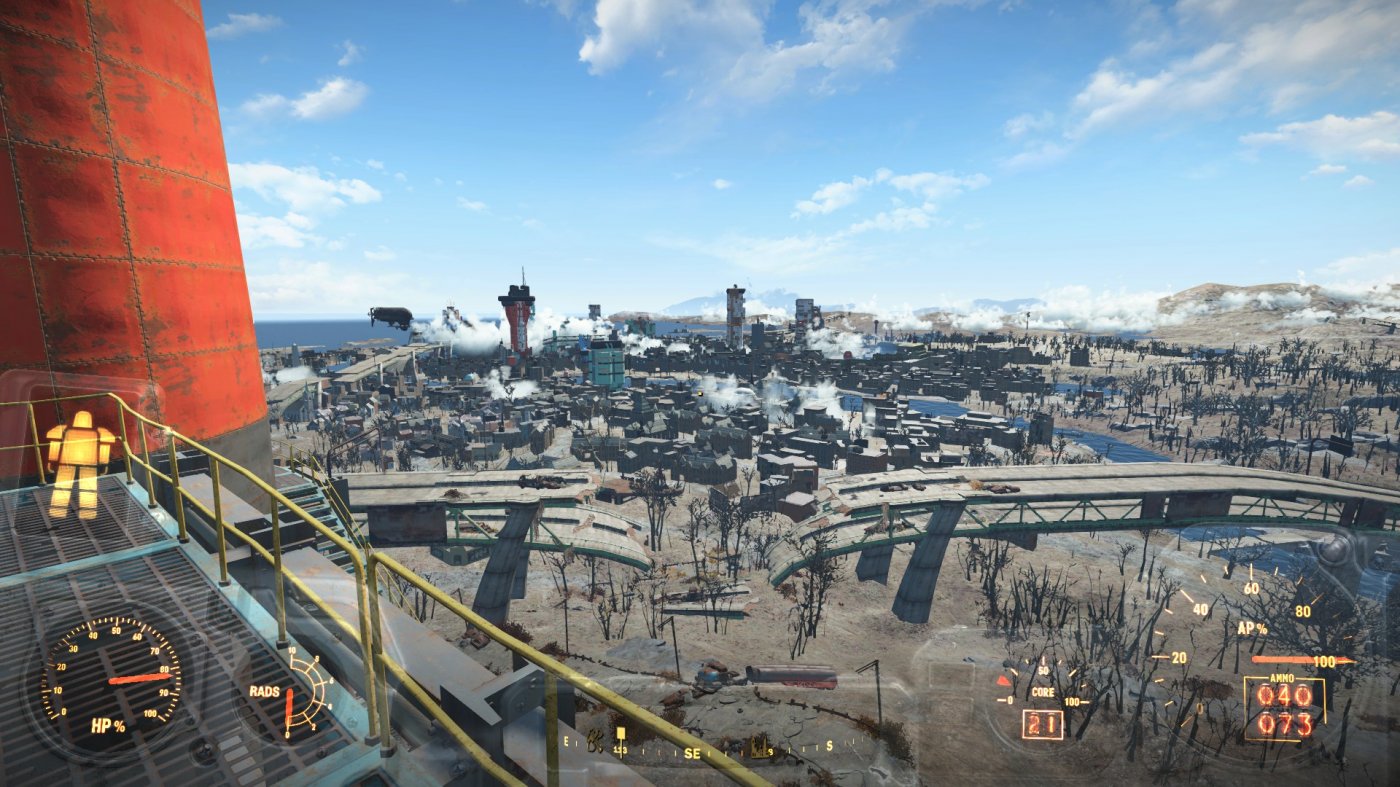Open the reserve ammo count 073
The width and height of the screenshot is (1400, 787).
(x=1285, y=723)
